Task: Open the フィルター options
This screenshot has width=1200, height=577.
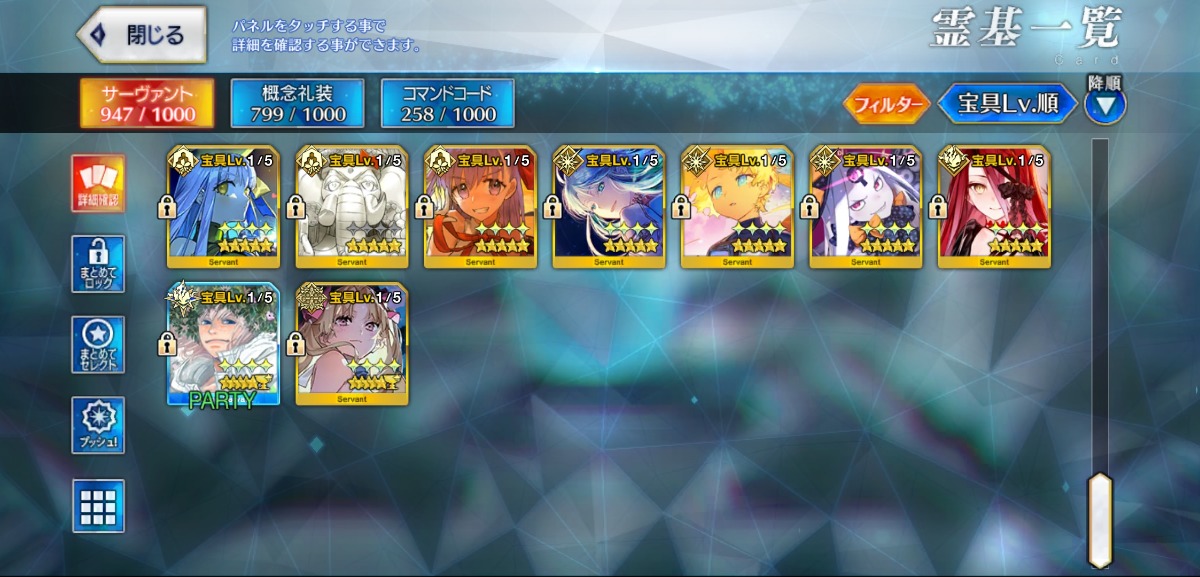Action: pos(886,104)
